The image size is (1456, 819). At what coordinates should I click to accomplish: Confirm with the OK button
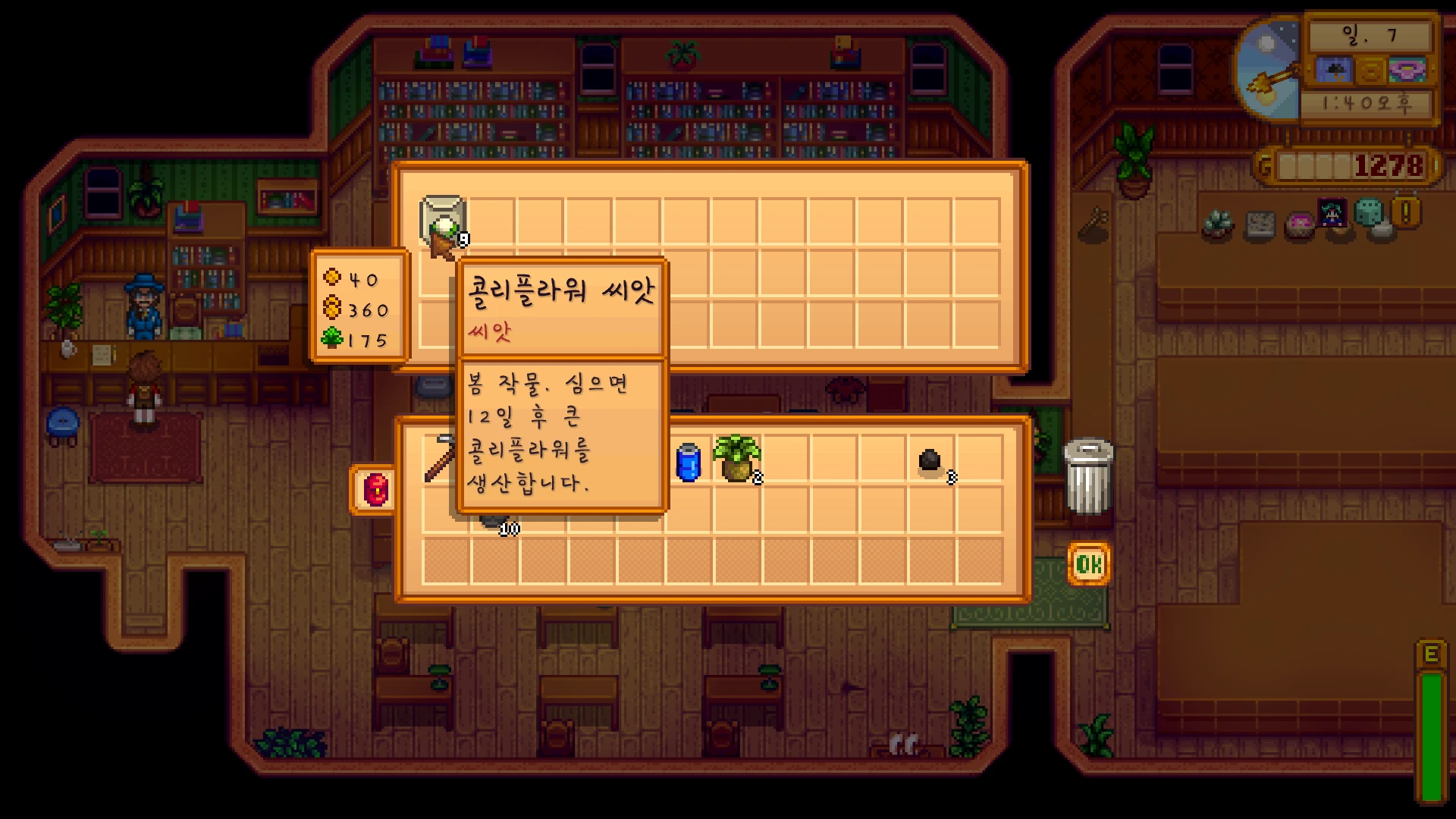point(1089,564)
